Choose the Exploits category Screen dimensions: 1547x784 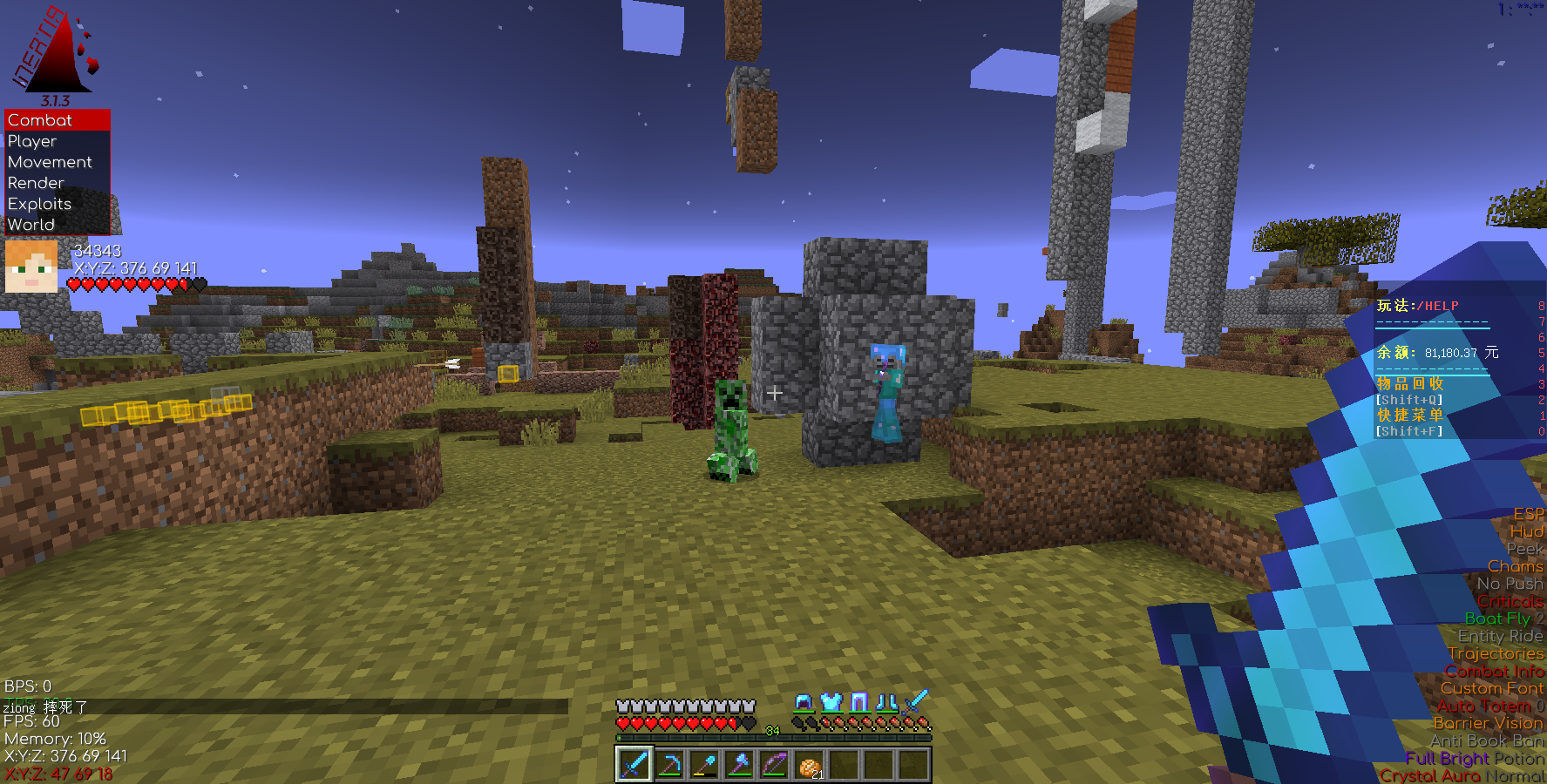point(40,204)
